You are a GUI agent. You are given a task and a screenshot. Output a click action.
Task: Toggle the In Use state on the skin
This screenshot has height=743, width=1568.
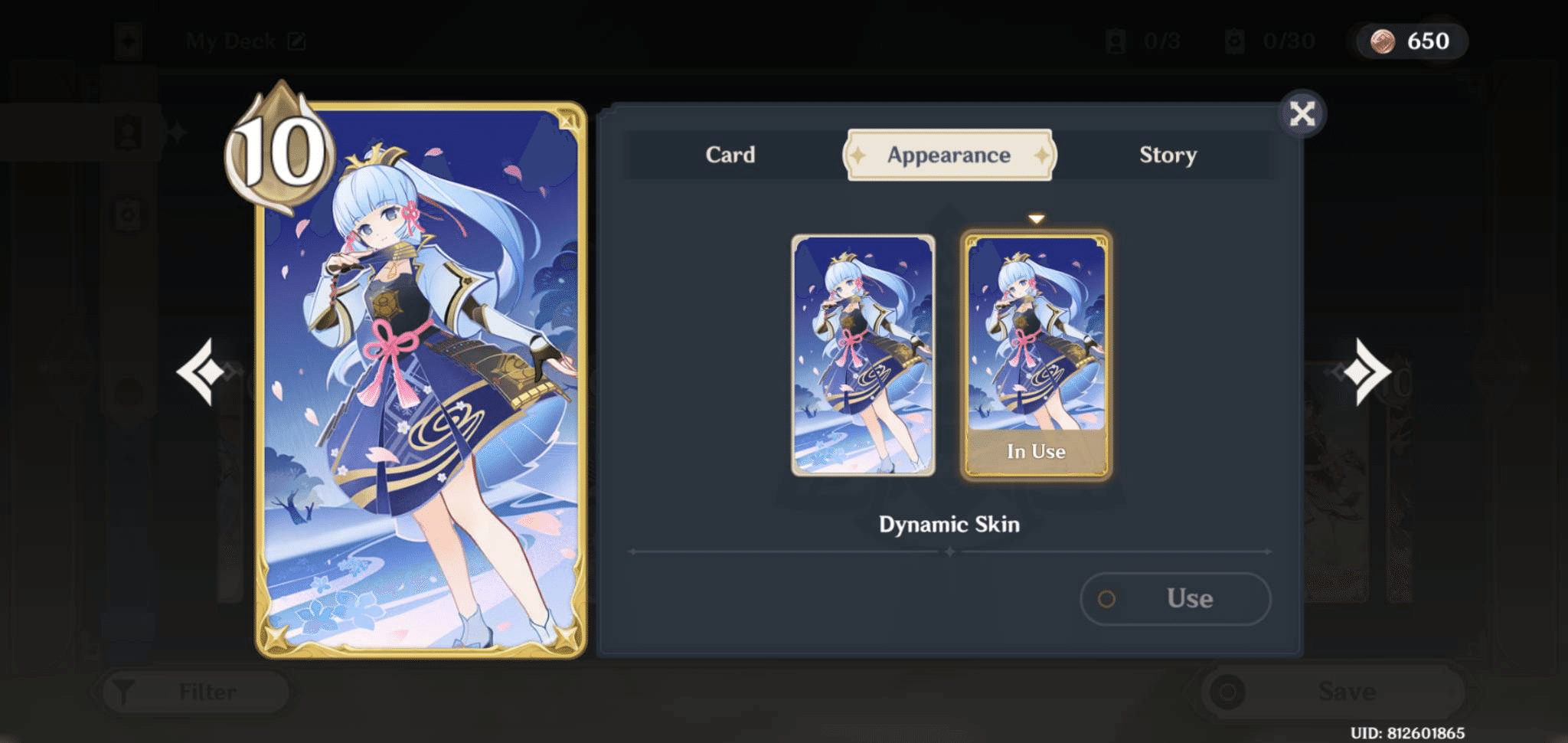(1035, 451)
